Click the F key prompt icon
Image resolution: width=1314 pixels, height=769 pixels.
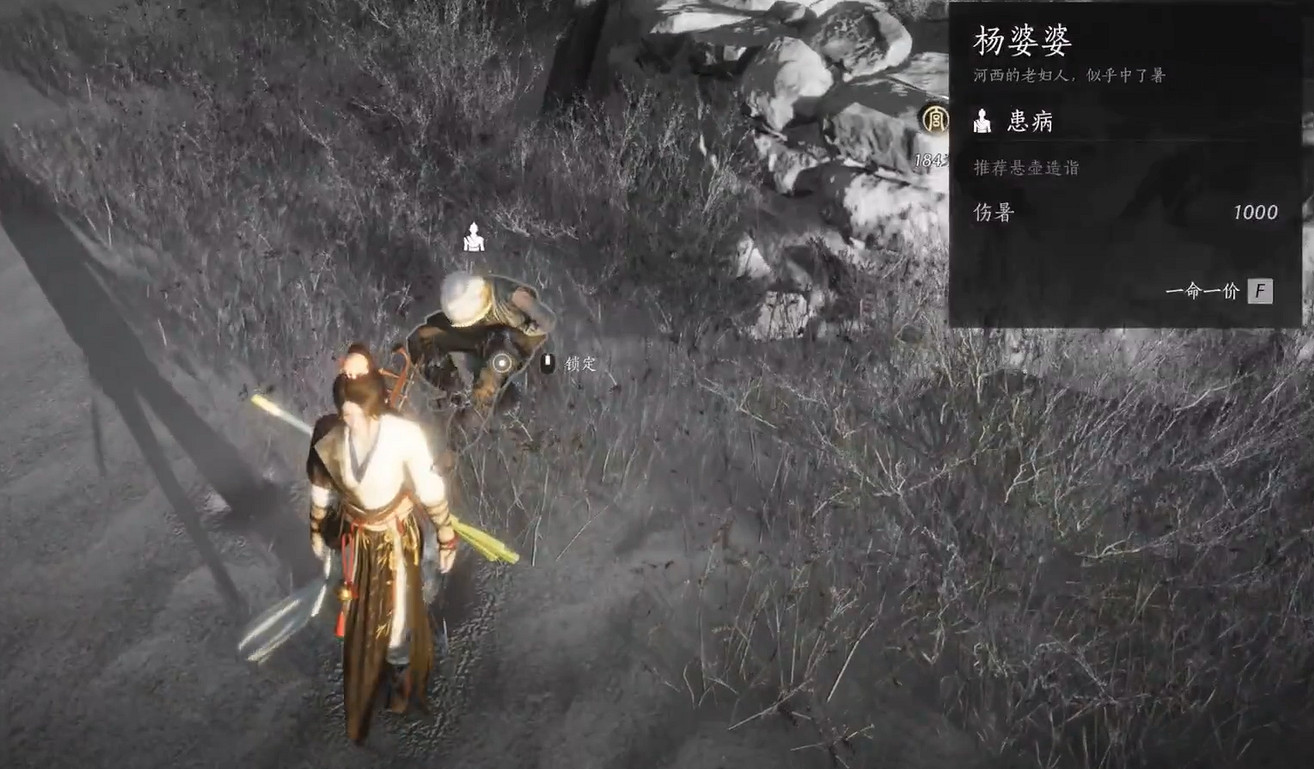pyautogui.click(x=1262, y=291)
